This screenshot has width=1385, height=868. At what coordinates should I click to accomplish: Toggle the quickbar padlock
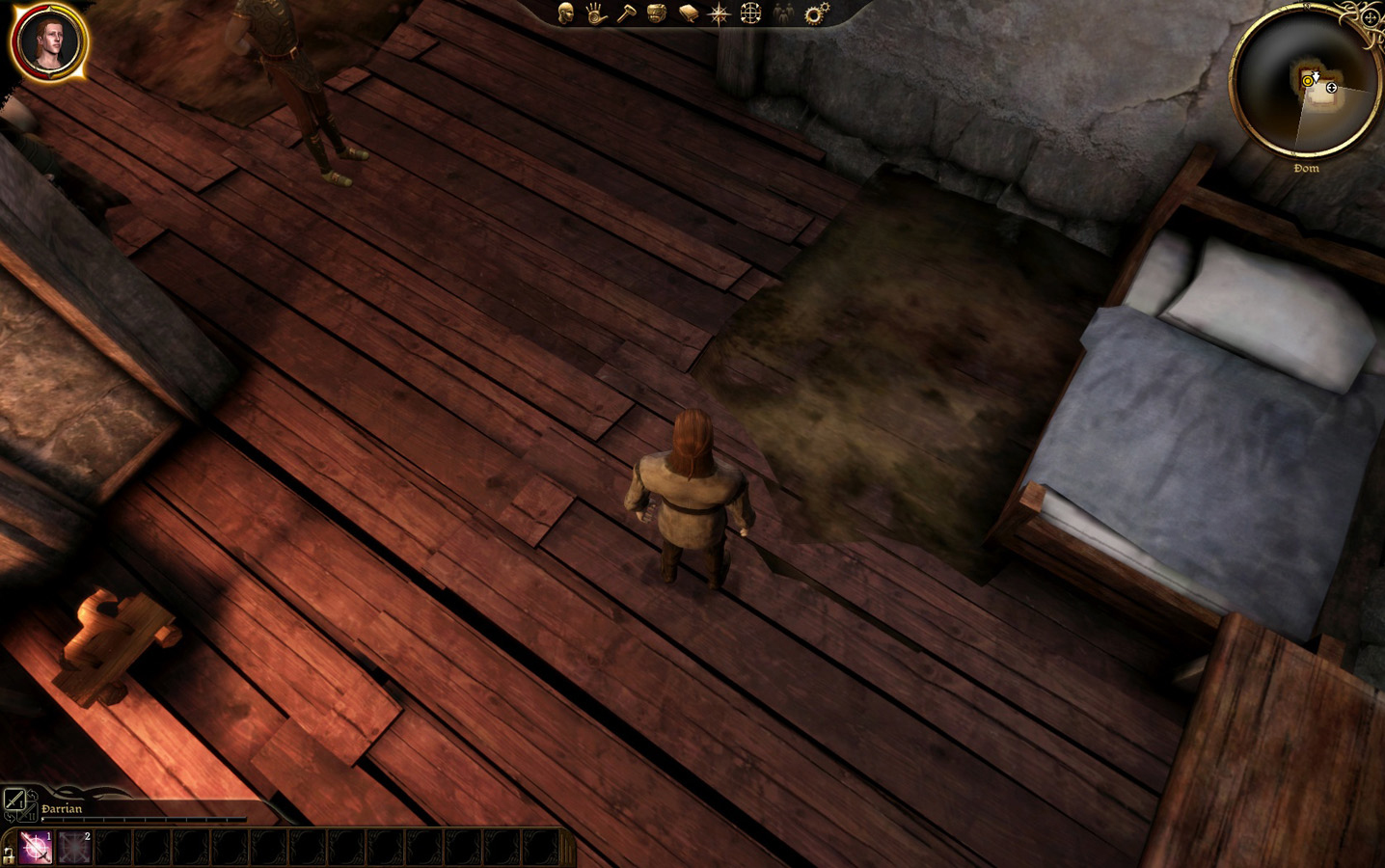click(x=9, y=853)
